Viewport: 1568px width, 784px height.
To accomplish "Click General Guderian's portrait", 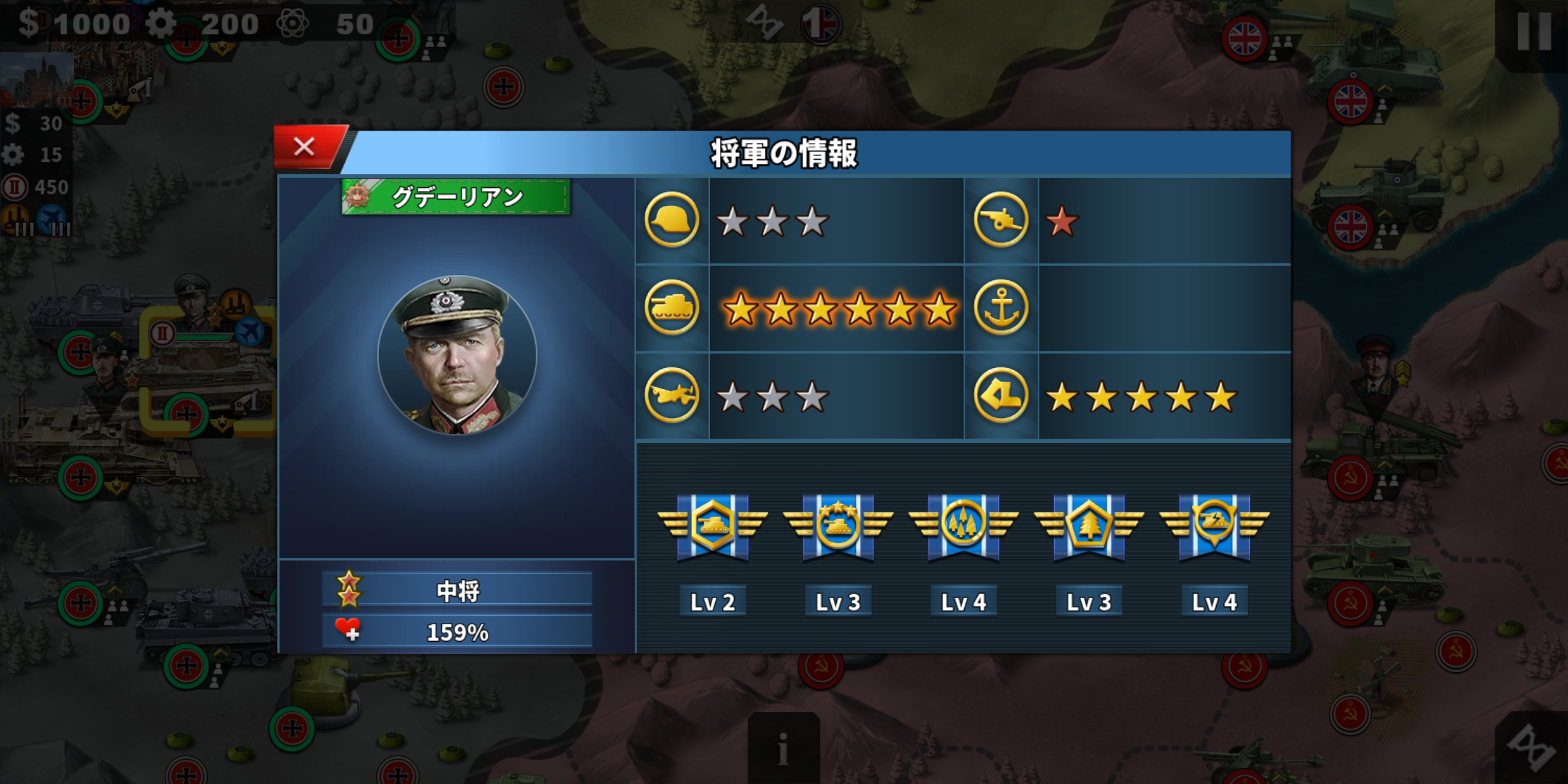I will point(457,356).
